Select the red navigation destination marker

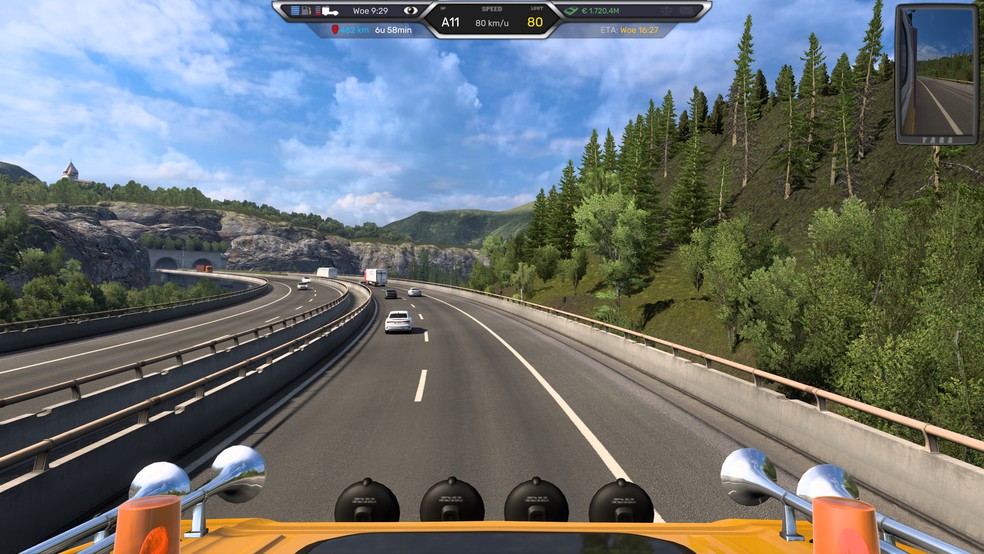pos(333,31)
